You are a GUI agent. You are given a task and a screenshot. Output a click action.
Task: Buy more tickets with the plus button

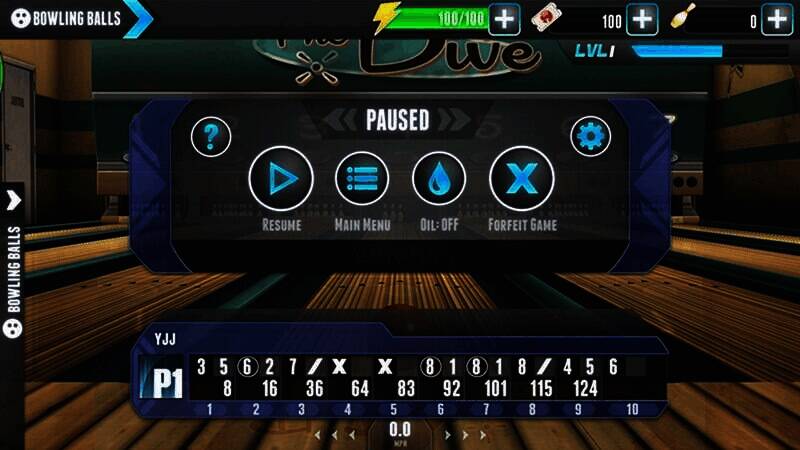point(641,18)
